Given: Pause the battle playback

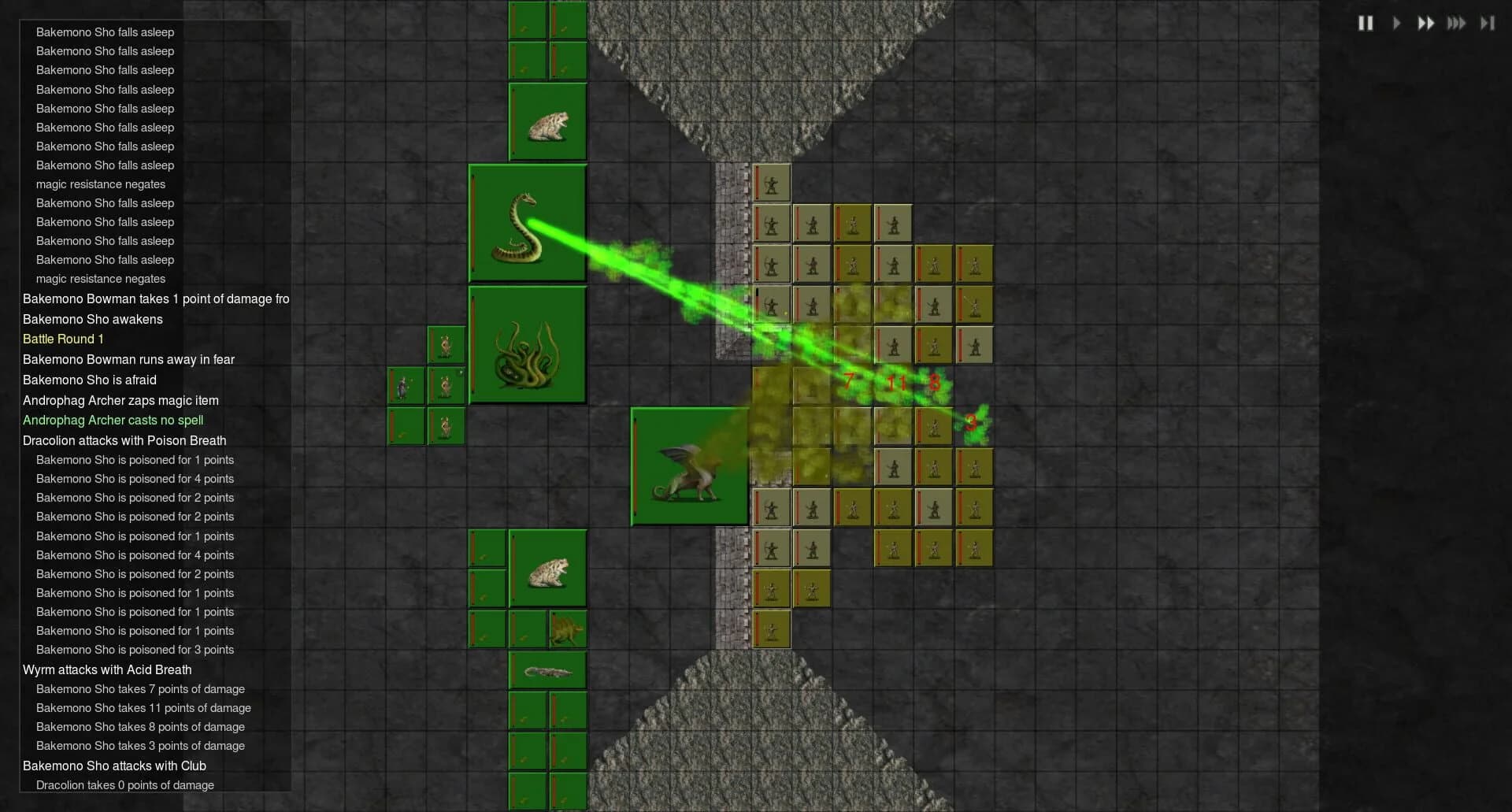Looking at the screenshot, I should pos(1366,23).
